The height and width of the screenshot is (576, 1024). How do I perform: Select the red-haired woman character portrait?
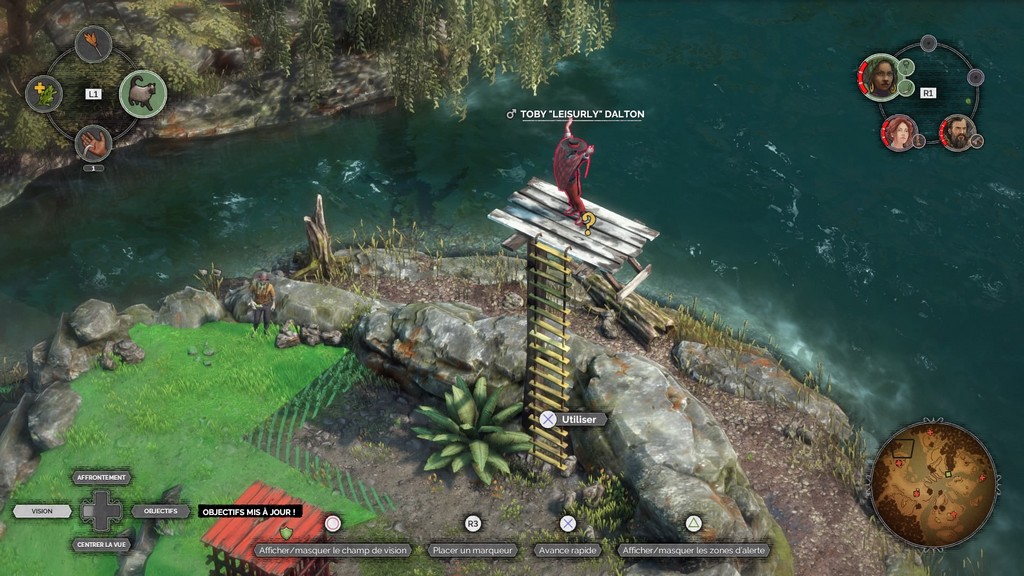pos(900,132)
